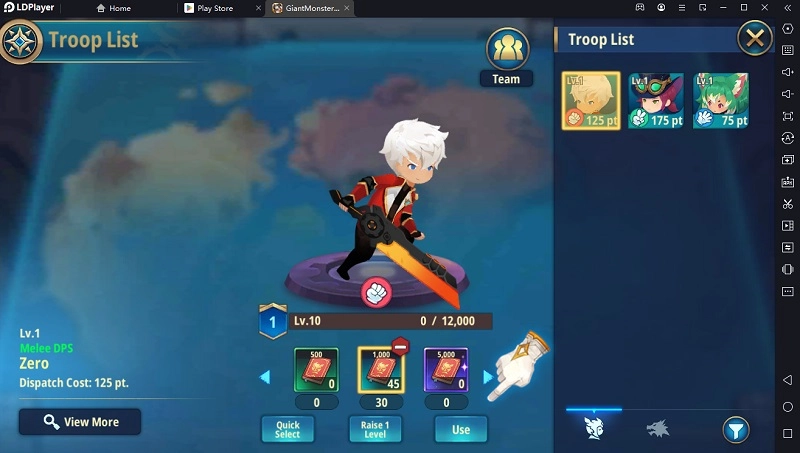Switch to the hero troop tab

click(593, 430)
